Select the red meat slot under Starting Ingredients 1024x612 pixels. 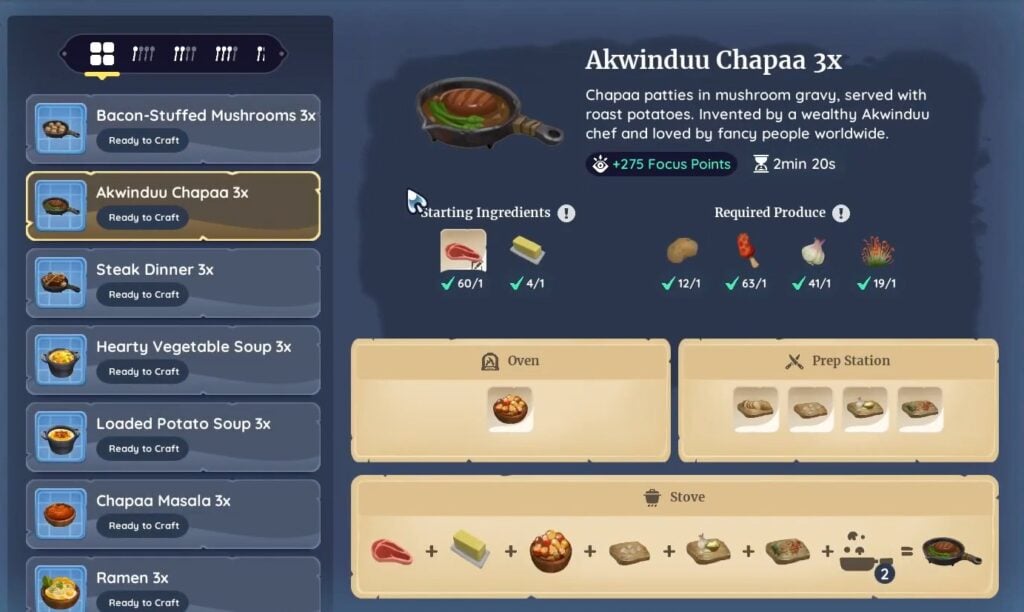pos(463,251)
